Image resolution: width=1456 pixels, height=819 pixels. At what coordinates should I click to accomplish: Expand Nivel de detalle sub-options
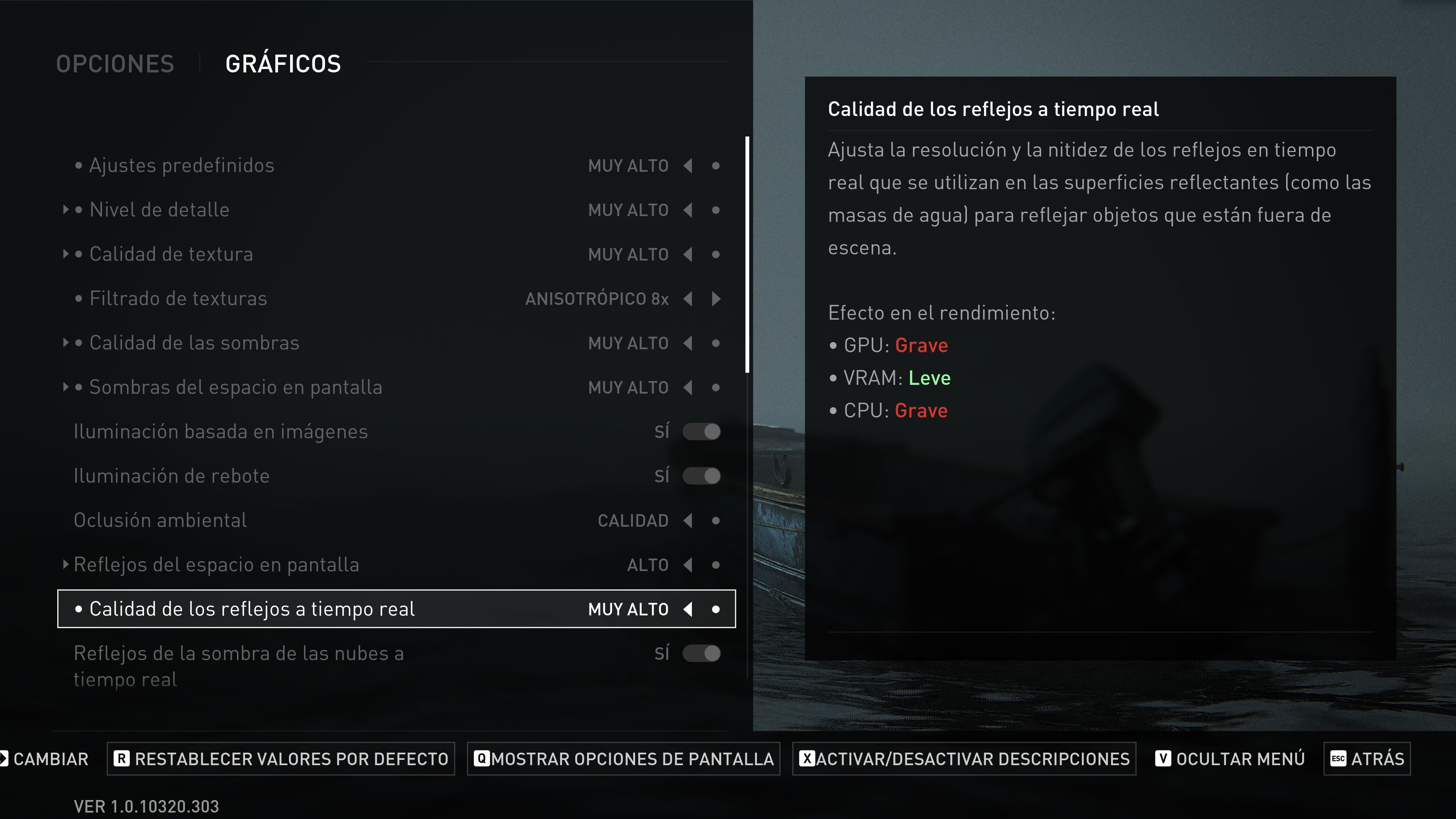click(66, 209)
